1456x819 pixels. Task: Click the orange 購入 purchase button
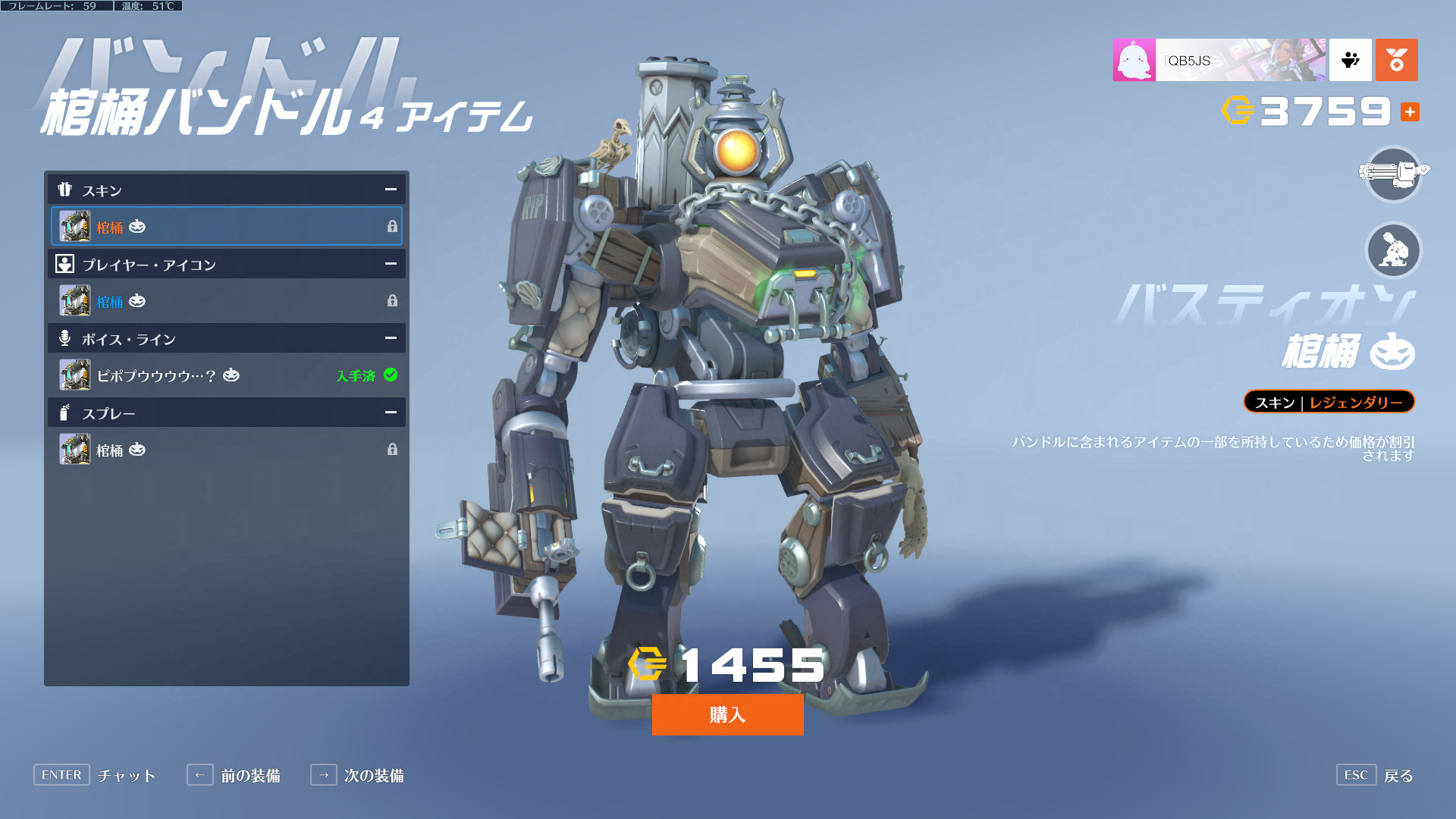(x=727, y=714)
